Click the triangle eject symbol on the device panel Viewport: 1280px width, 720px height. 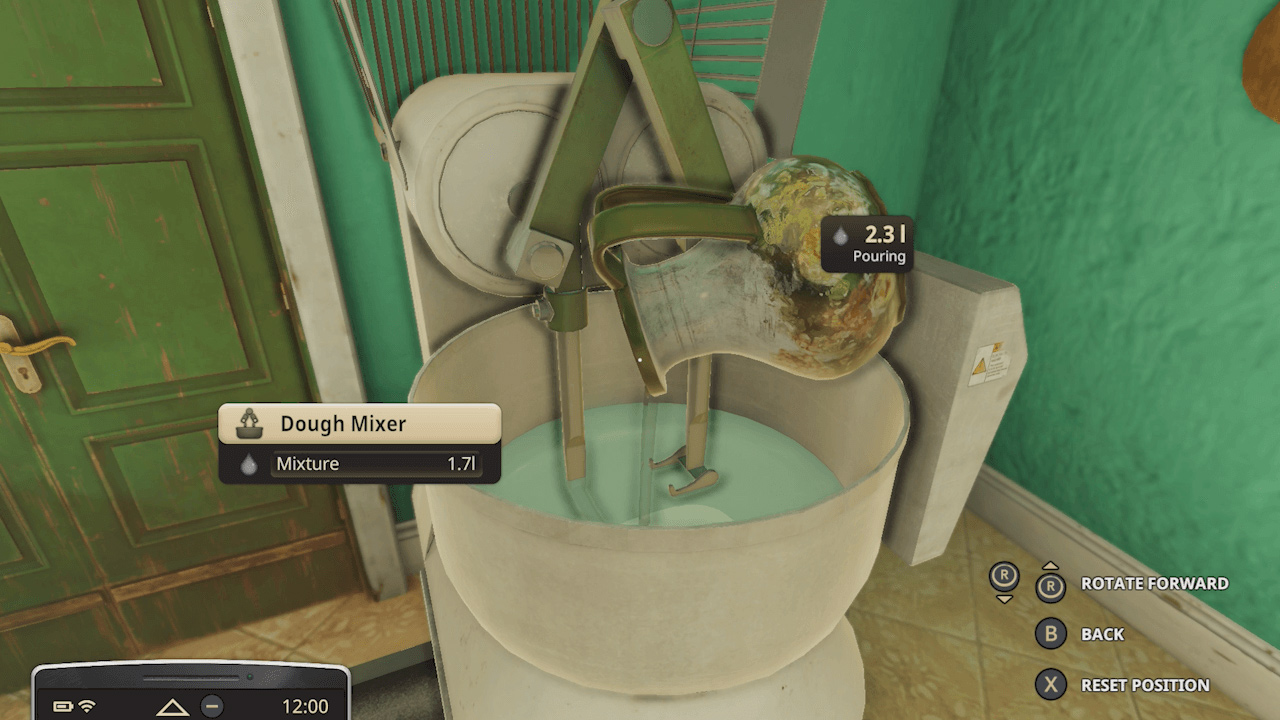tap(174, 706)
